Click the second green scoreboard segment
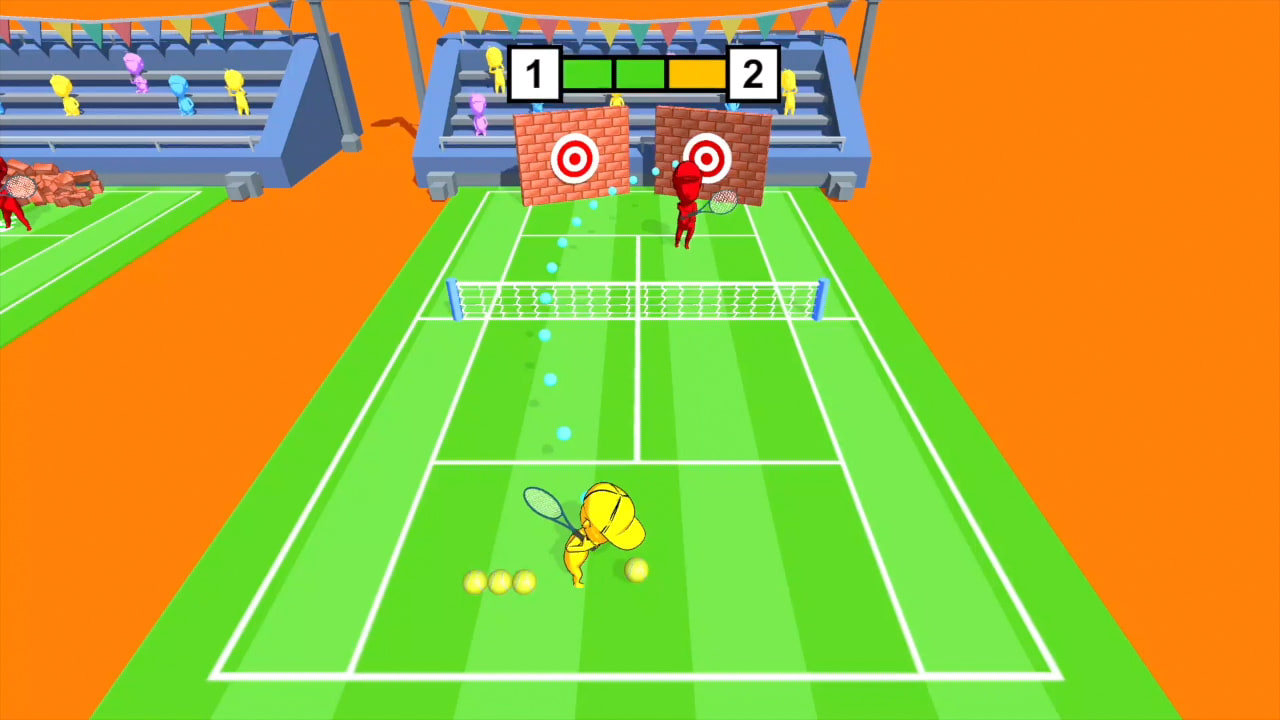The image size is (1280, 720). click(640, 74)
